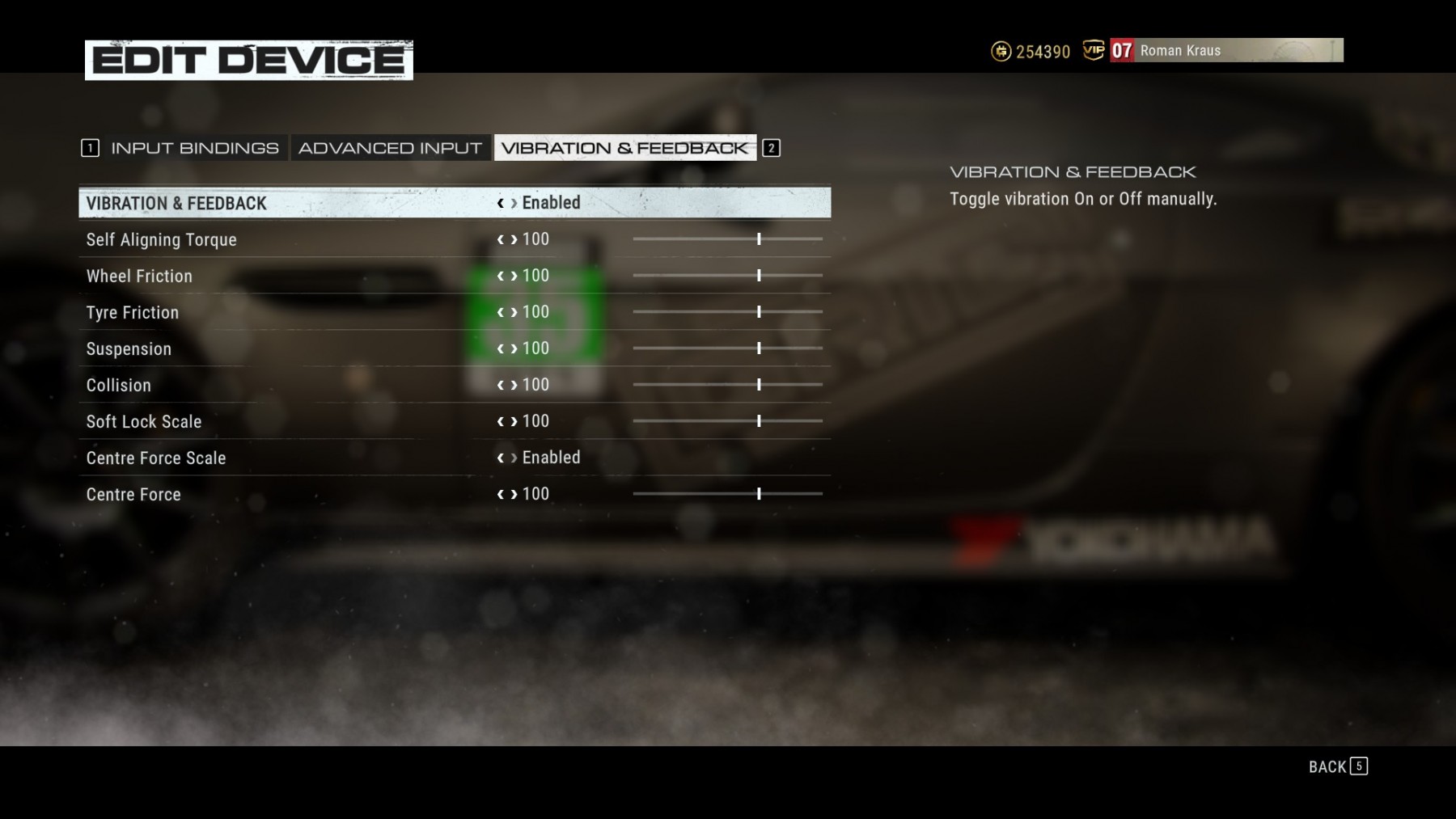Decrease Self Aligning Torque with left arrow
The height and width of the screenshot is (819, 1456).
[x=501, y=239]
